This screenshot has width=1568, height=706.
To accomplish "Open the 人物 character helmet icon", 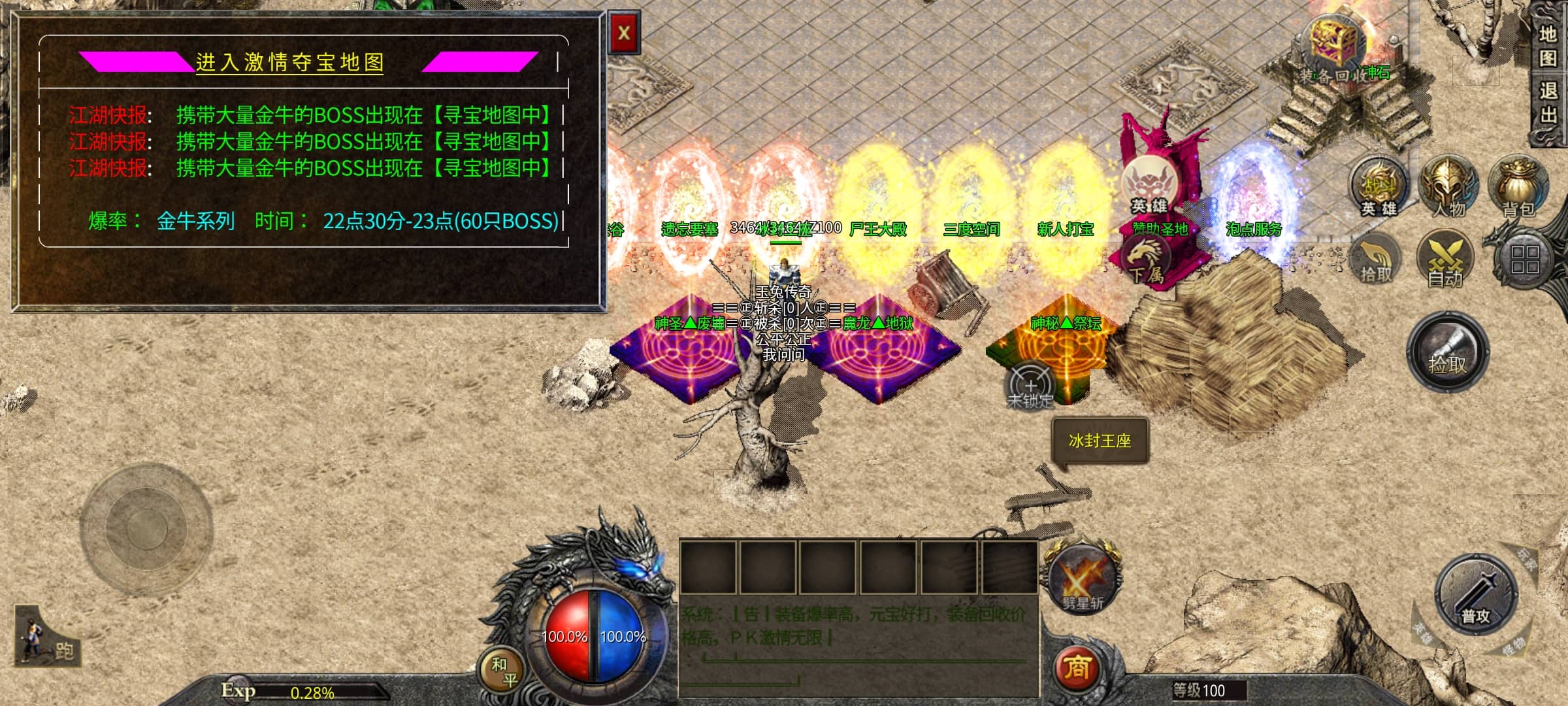I will point(1448,188).
